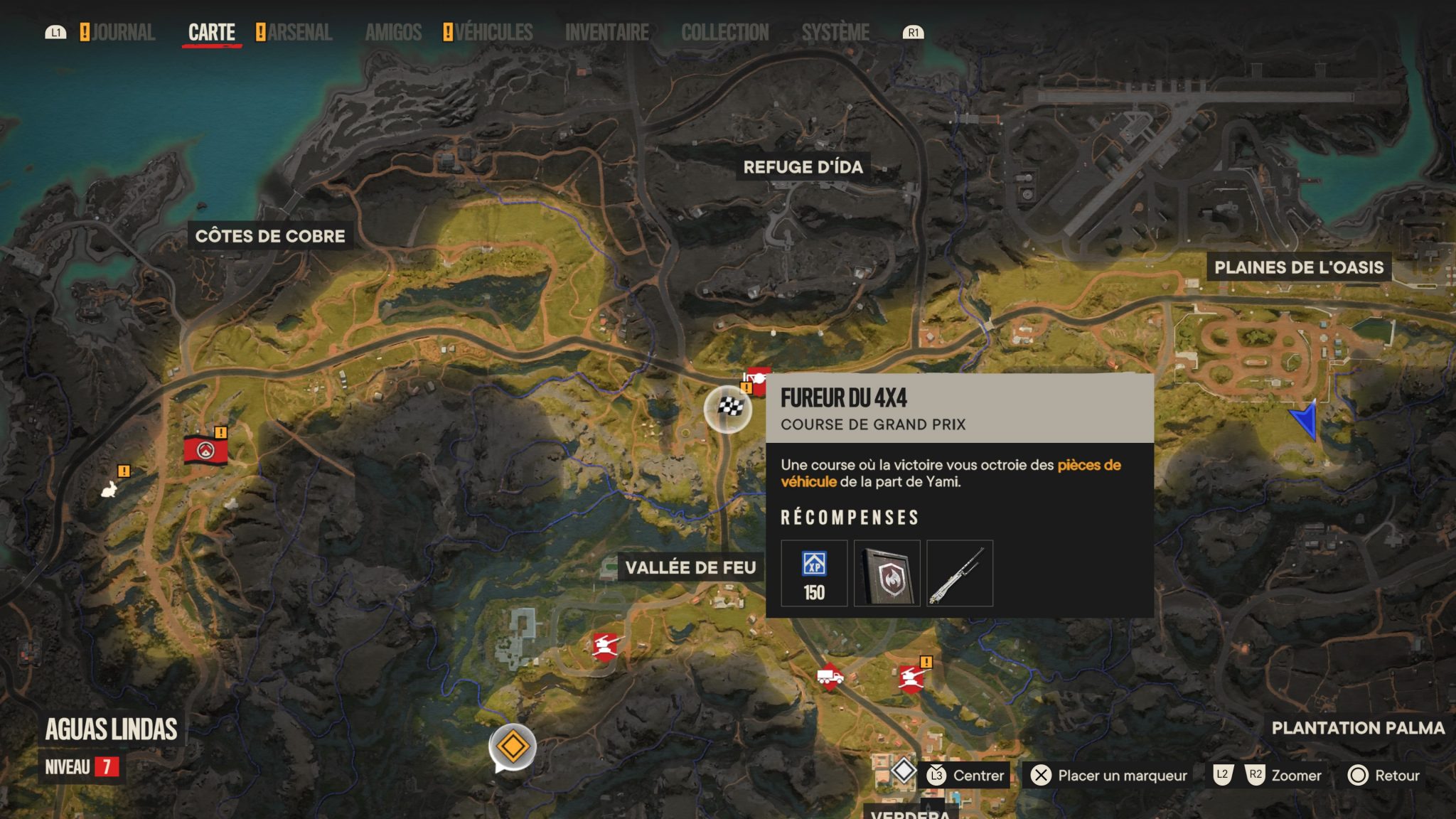Select the Amigos tab
The image size is (1456, 819).
[393, 33]
